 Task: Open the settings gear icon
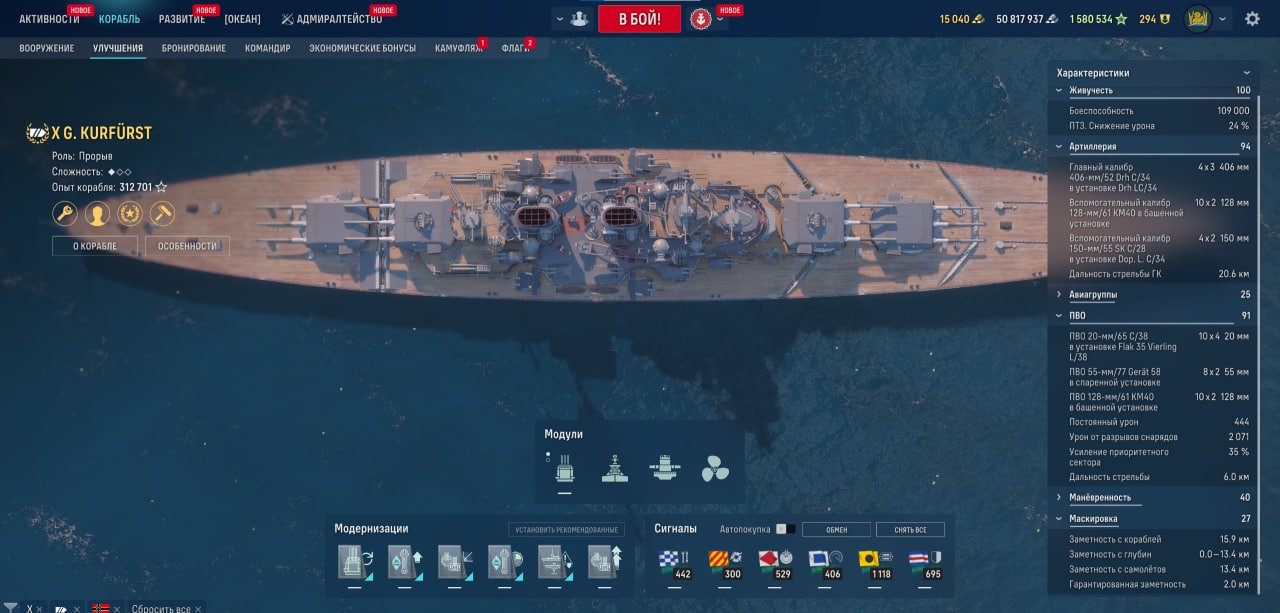[x=1252, y=19]
